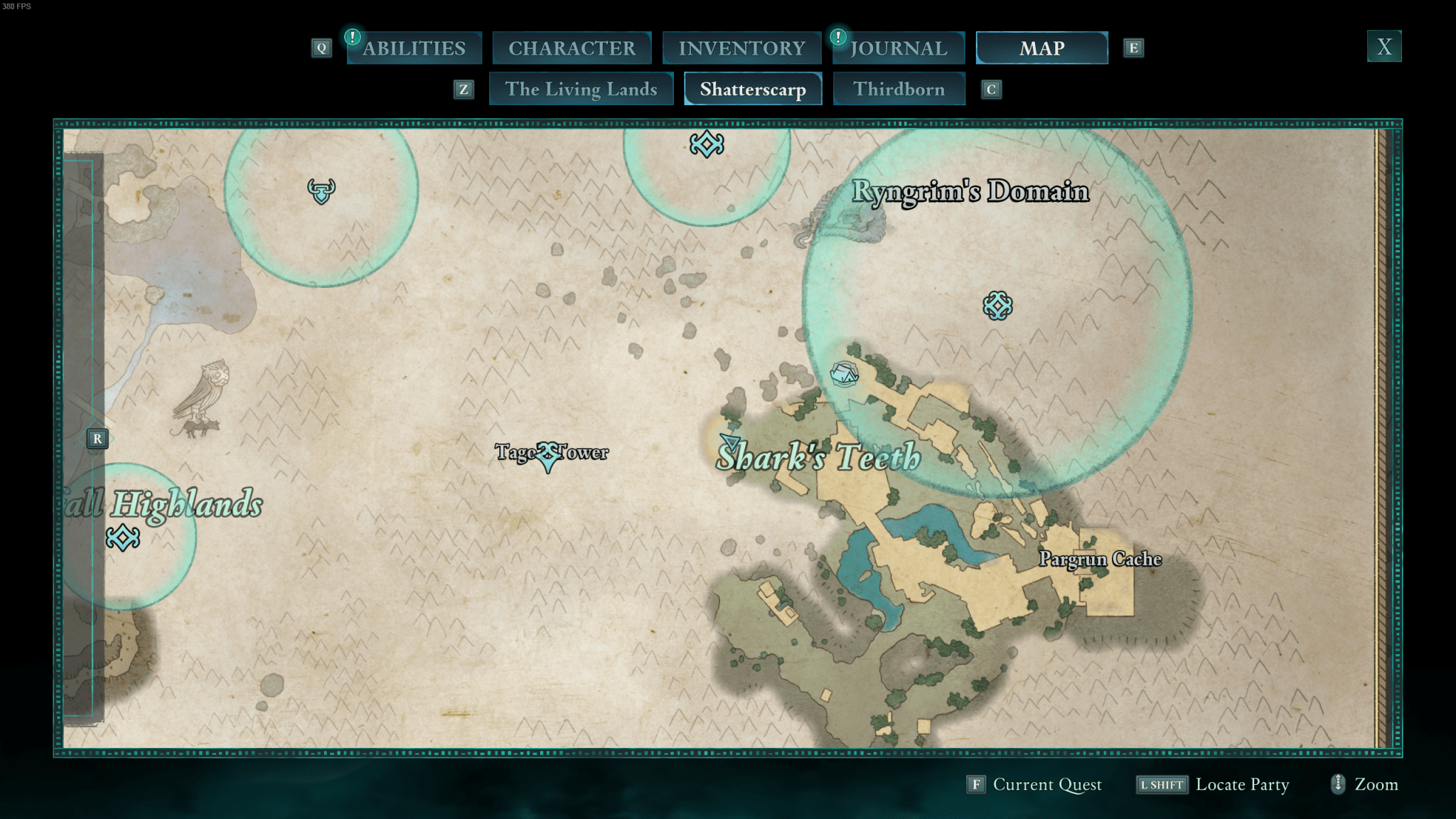Image resolution: width=1456 pixels, height=819 pixels.
Task: Select the fast travel icon in the Highlands region
Action: [x=123, y=539]
